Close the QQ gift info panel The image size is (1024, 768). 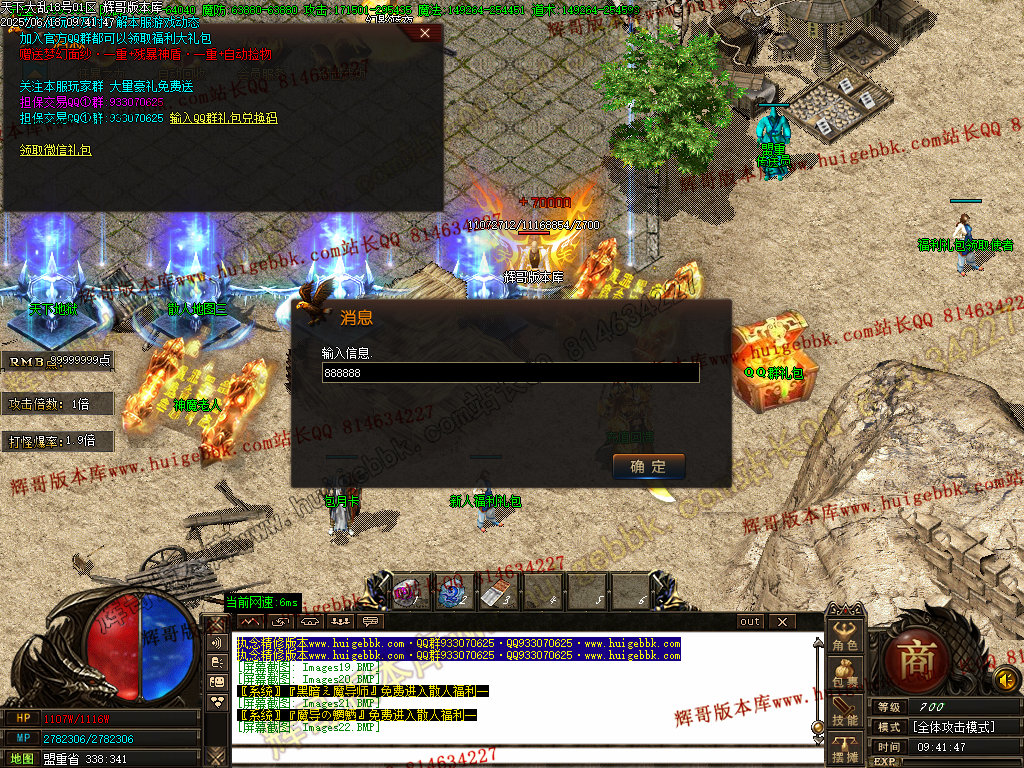(425, 33)
